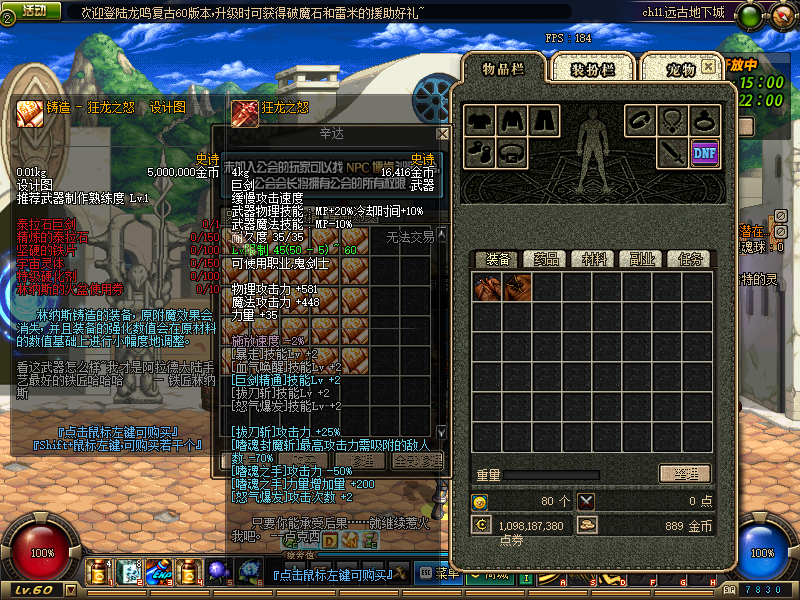Open the 宠物 pet tab
Image resolution: width=800 pixels, height=600 pixels.
tap(680, 69)
